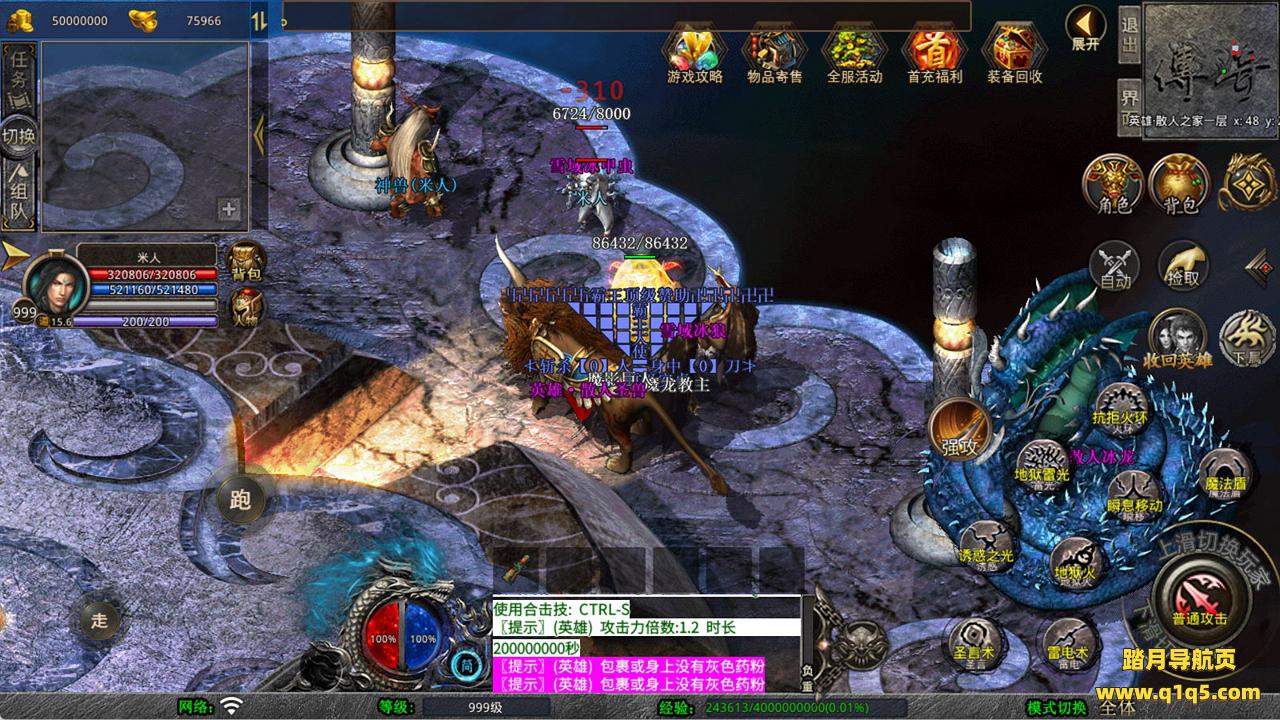Open the 装备回收 equipment recycling
Viewport: 1280px width, 720px height.
(x=1014, y=50)
